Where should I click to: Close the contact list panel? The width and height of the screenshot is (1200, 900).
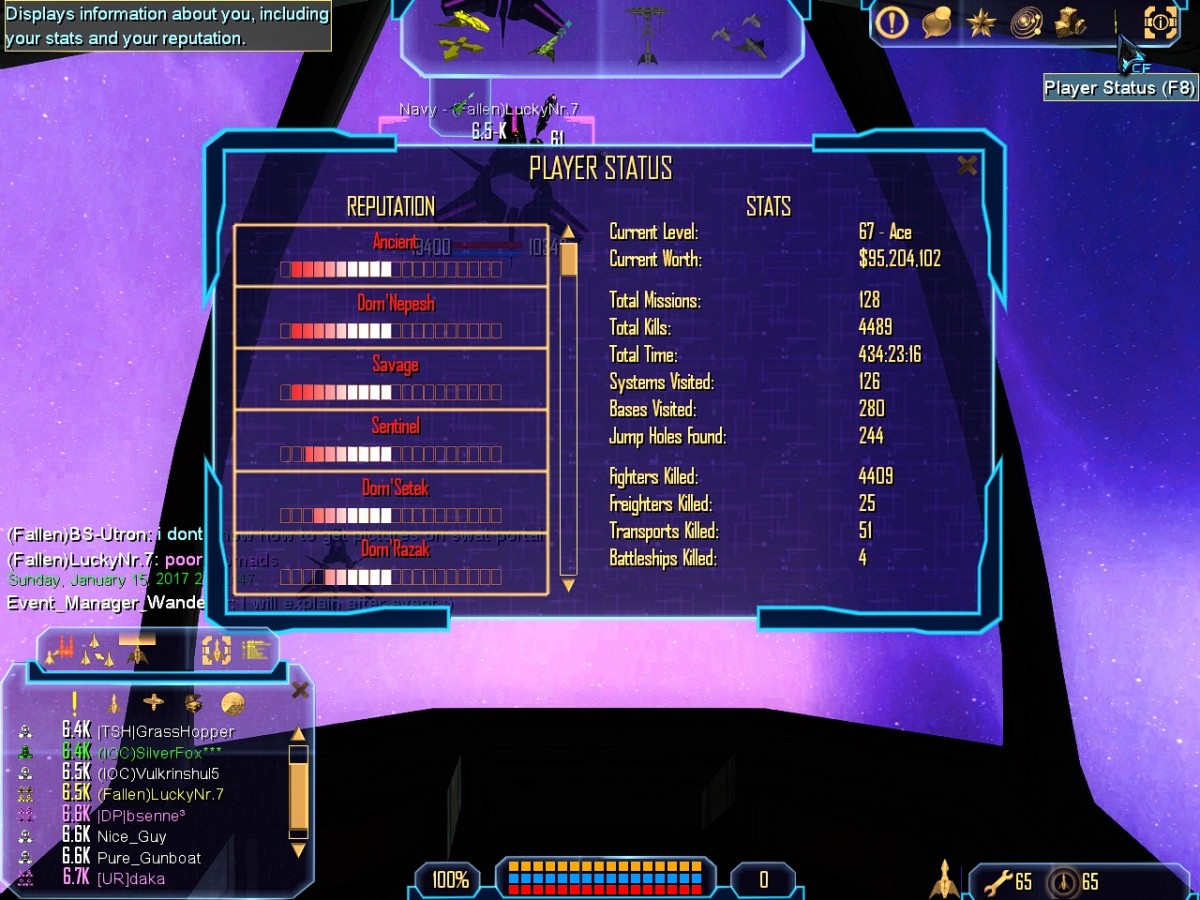(x=300, y=690)
